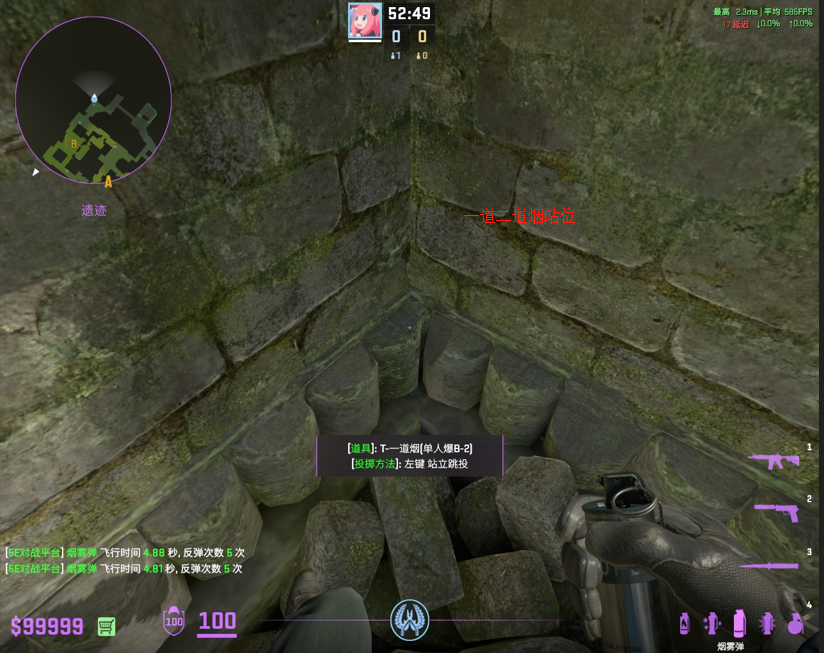Choose the HE grenade icon

[795, 623]
